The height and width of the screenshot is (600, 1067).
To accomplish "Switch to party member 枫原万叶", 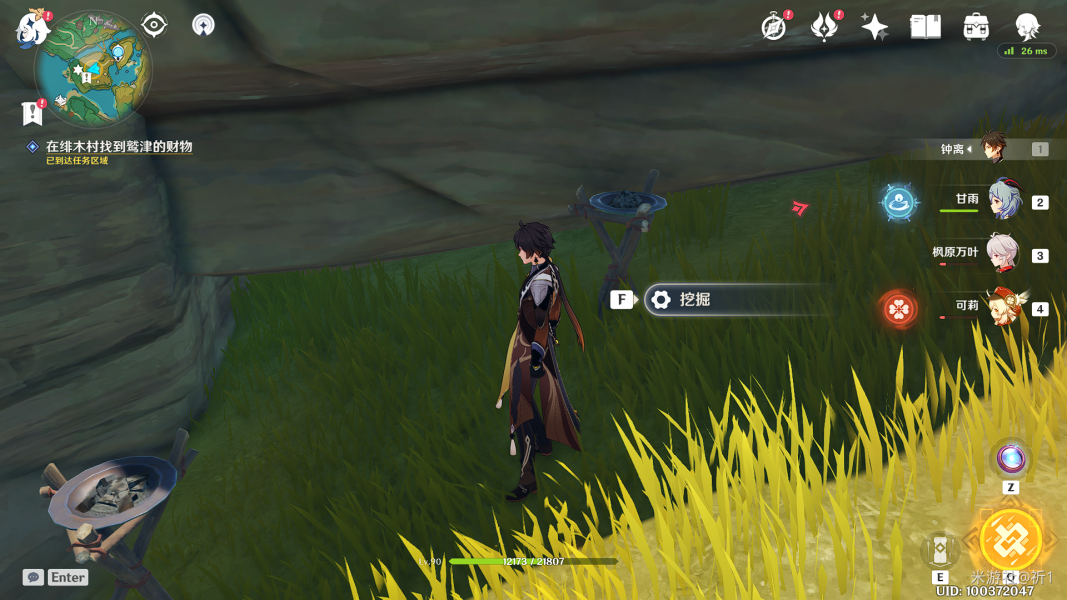I will tap(1001, 254).
